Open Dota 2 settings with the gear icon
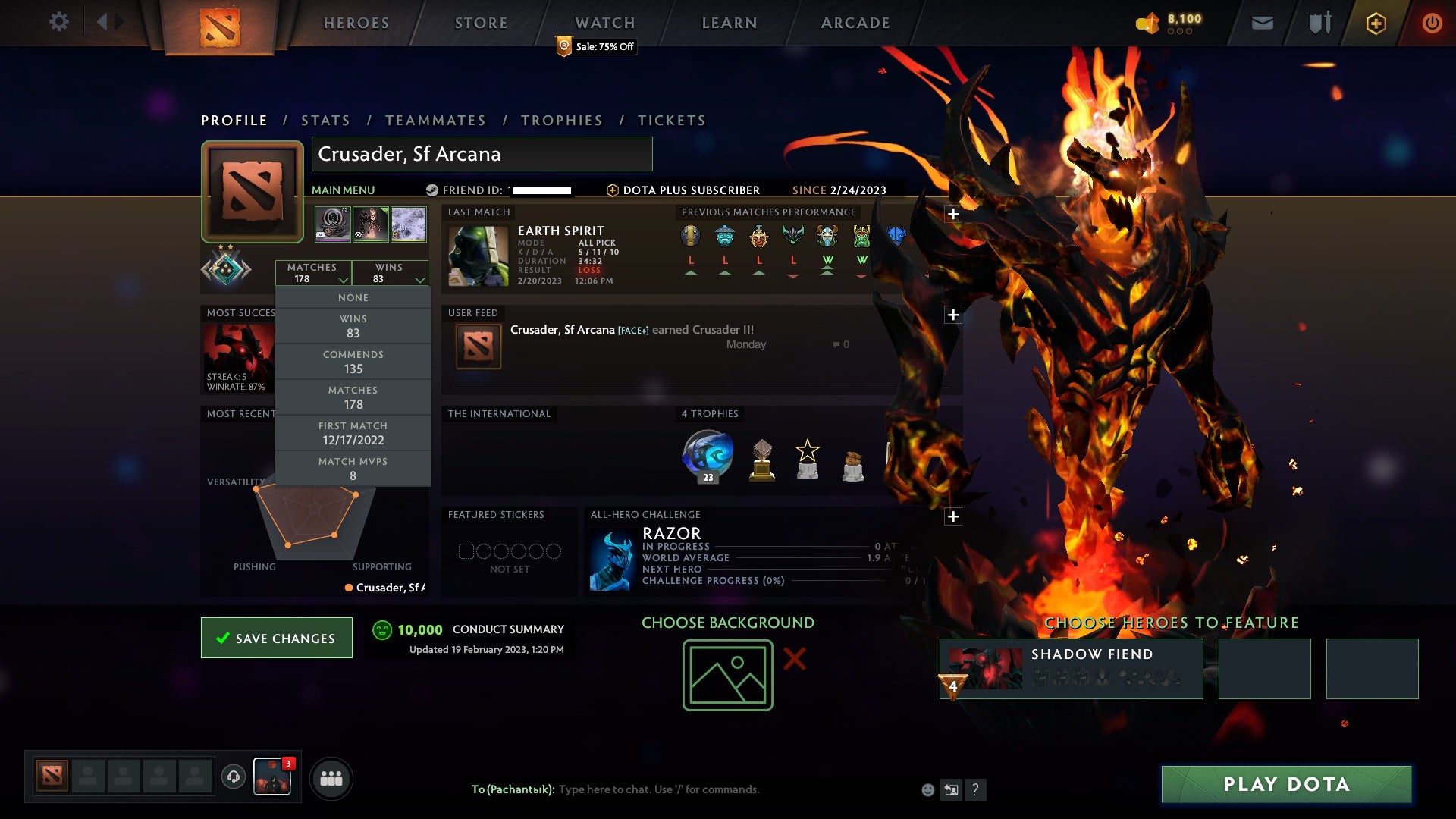The height and width of the screenshot is (819, 1456). click(58, 22)
